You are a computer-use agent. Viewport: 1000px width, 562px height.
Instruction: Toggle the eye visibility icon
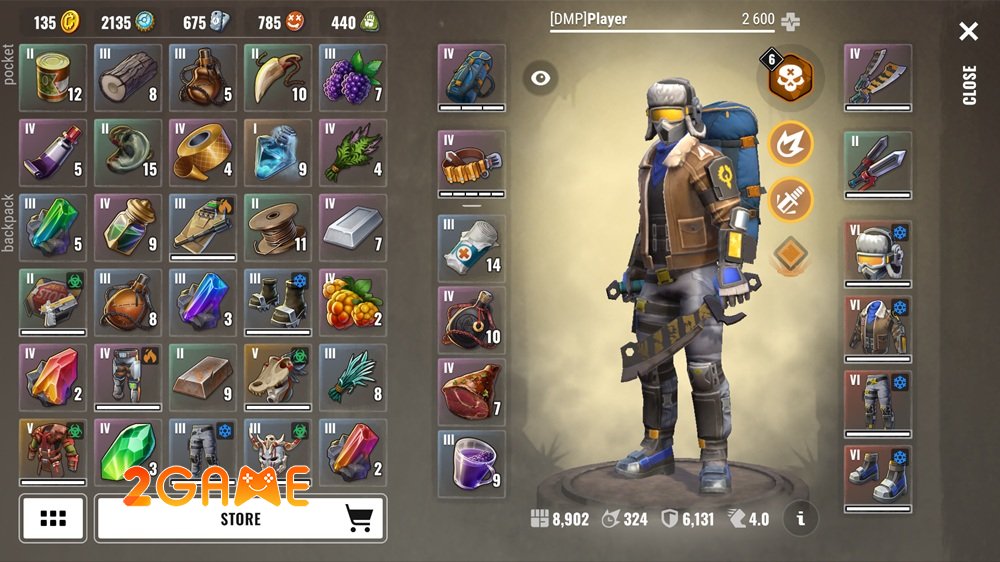pos(541,78)
